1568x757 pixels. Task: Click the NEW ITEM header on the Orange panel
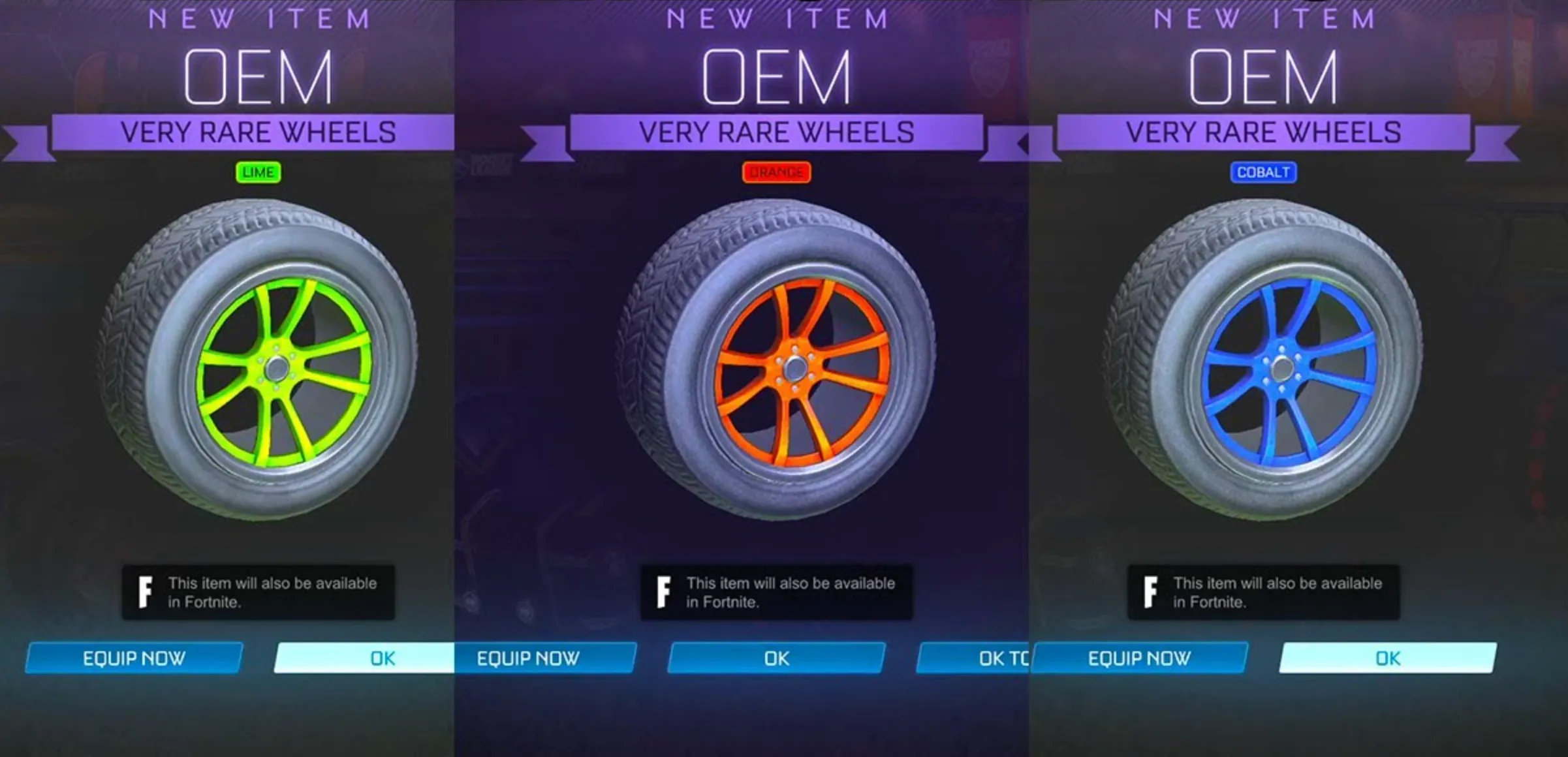[776, 18]
